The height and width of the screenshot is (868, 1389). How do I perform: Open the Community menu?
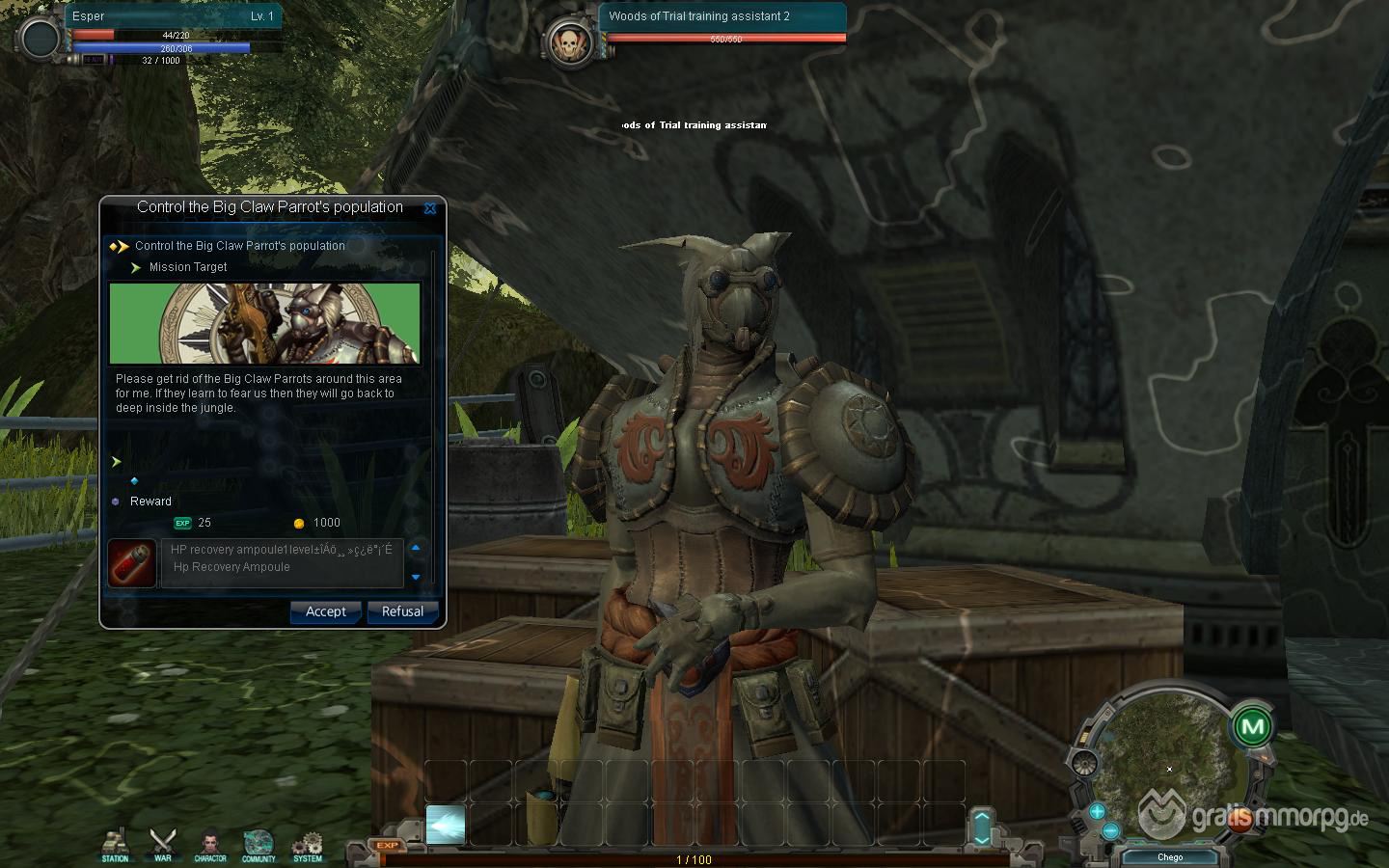(259, 845)
